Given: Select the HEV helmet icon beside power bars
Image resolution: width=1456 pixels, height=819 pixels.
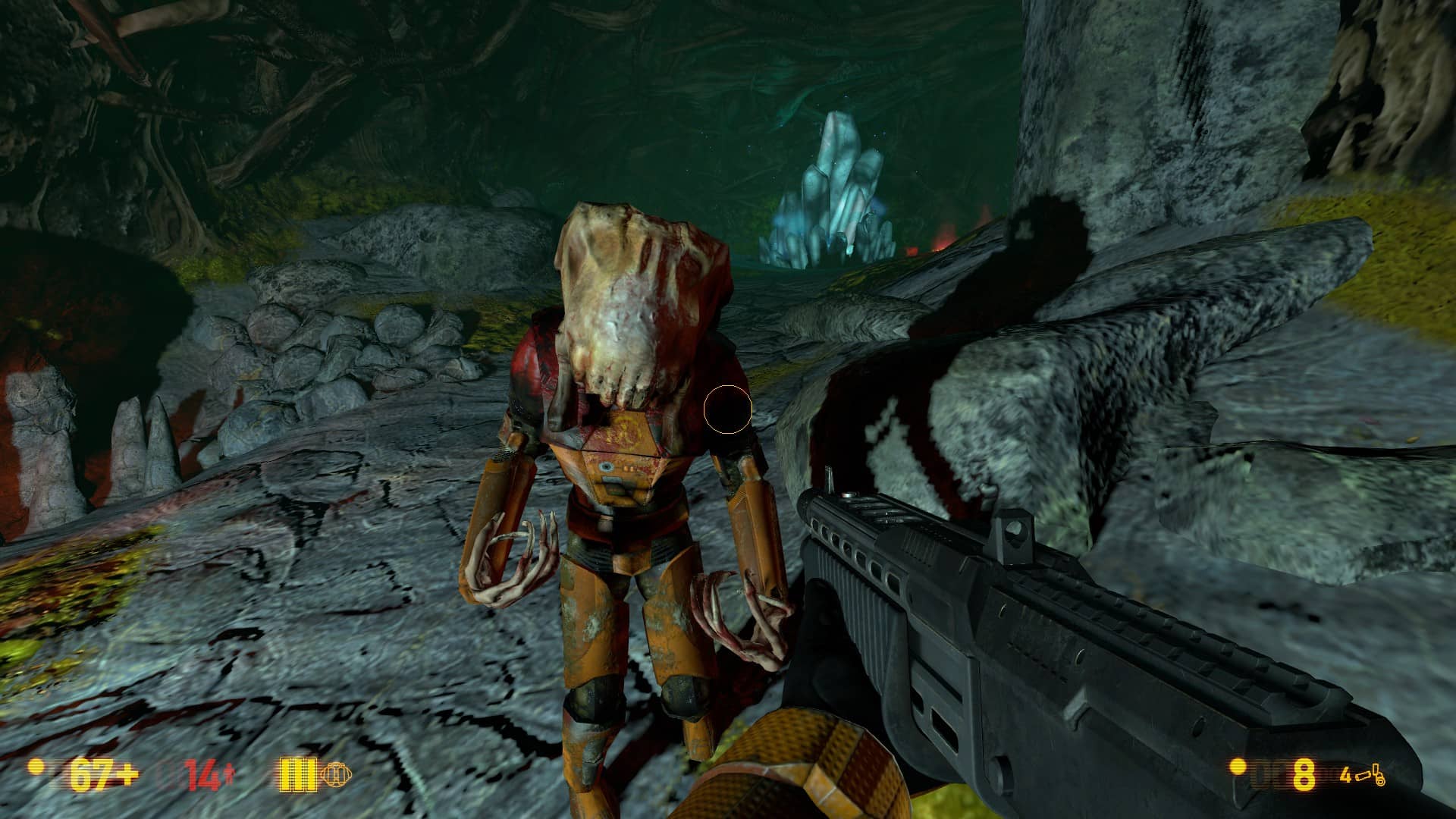Looking at the screenshot, I should tap(336, 774).
